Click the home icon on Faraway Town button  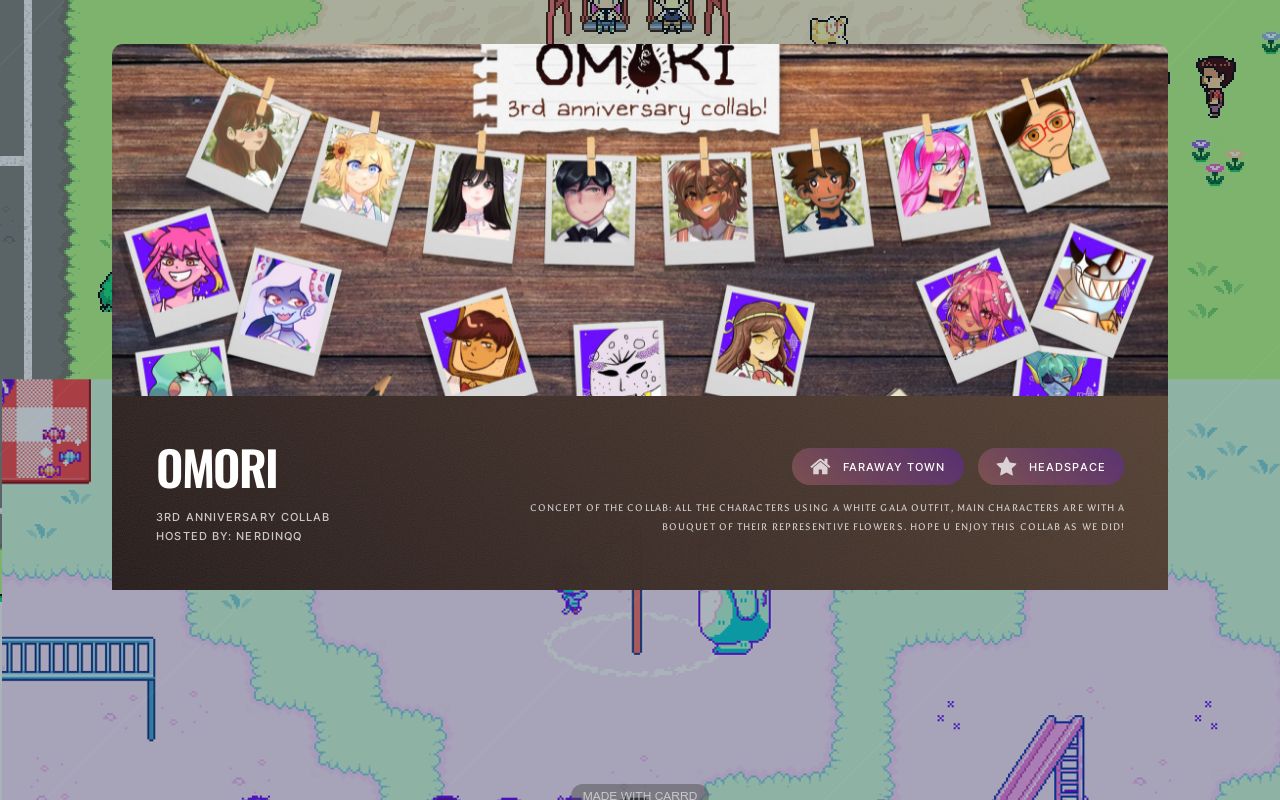[820, 466]
